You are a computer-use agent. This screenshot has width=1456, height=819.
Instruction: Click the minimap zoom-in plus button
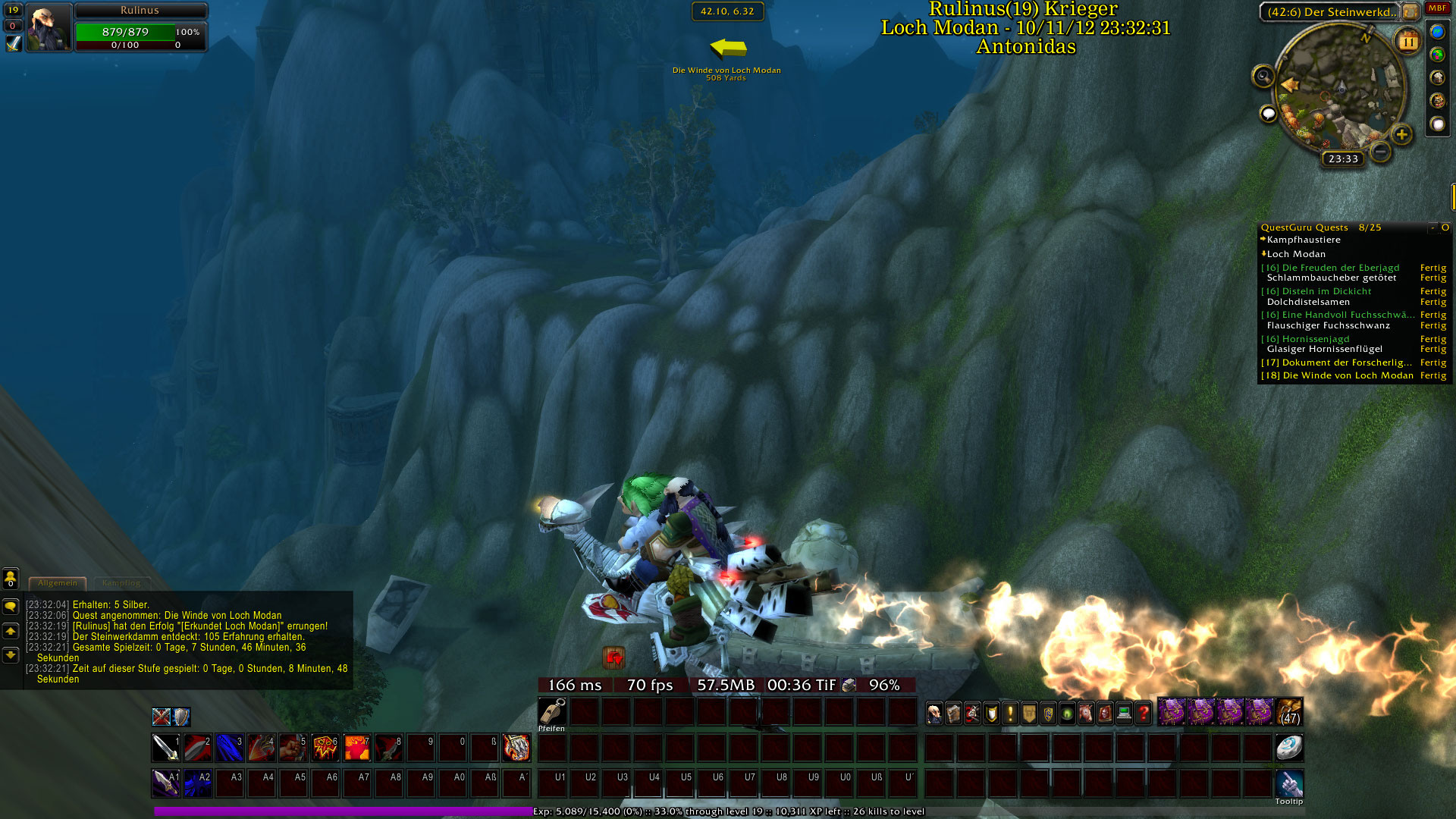pos(1401,135)
